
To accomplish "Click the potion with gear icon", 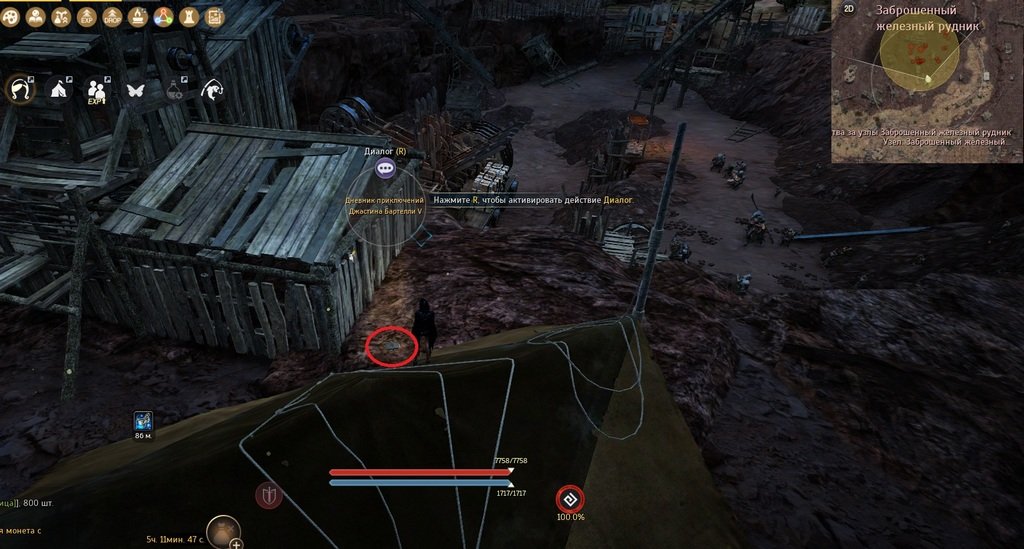I will pos(174,90).
